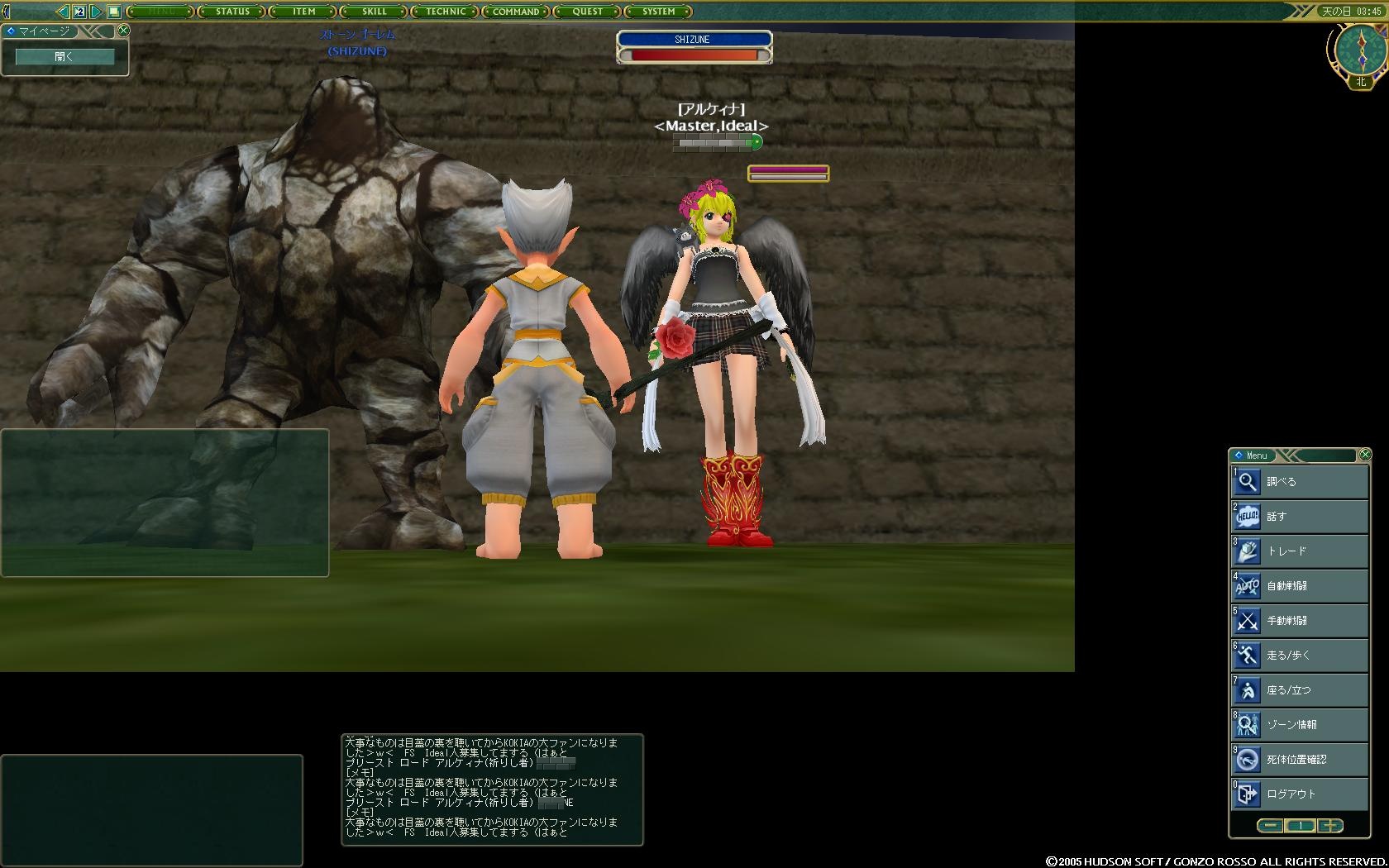Close the マイページ panel
Viewport: 1389px width, 868px height.
[123, 31]
